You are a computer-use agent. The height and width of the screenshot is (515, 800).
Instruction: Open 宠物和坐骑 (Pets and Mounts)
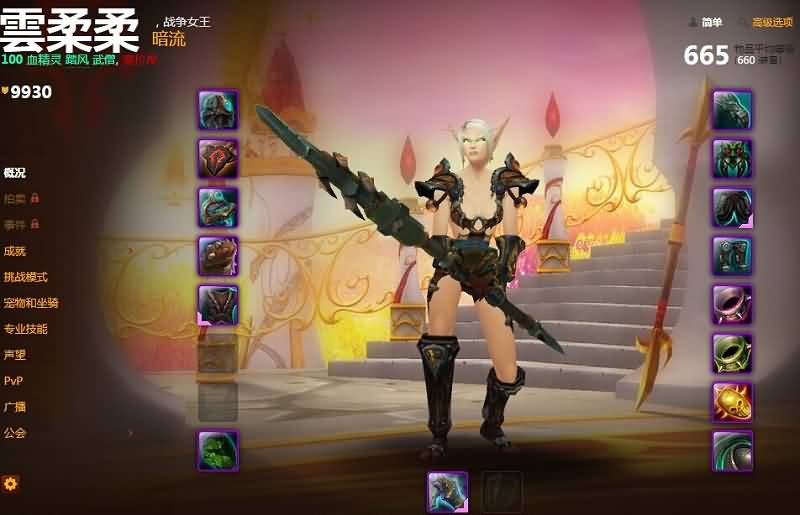pos(31,303)
